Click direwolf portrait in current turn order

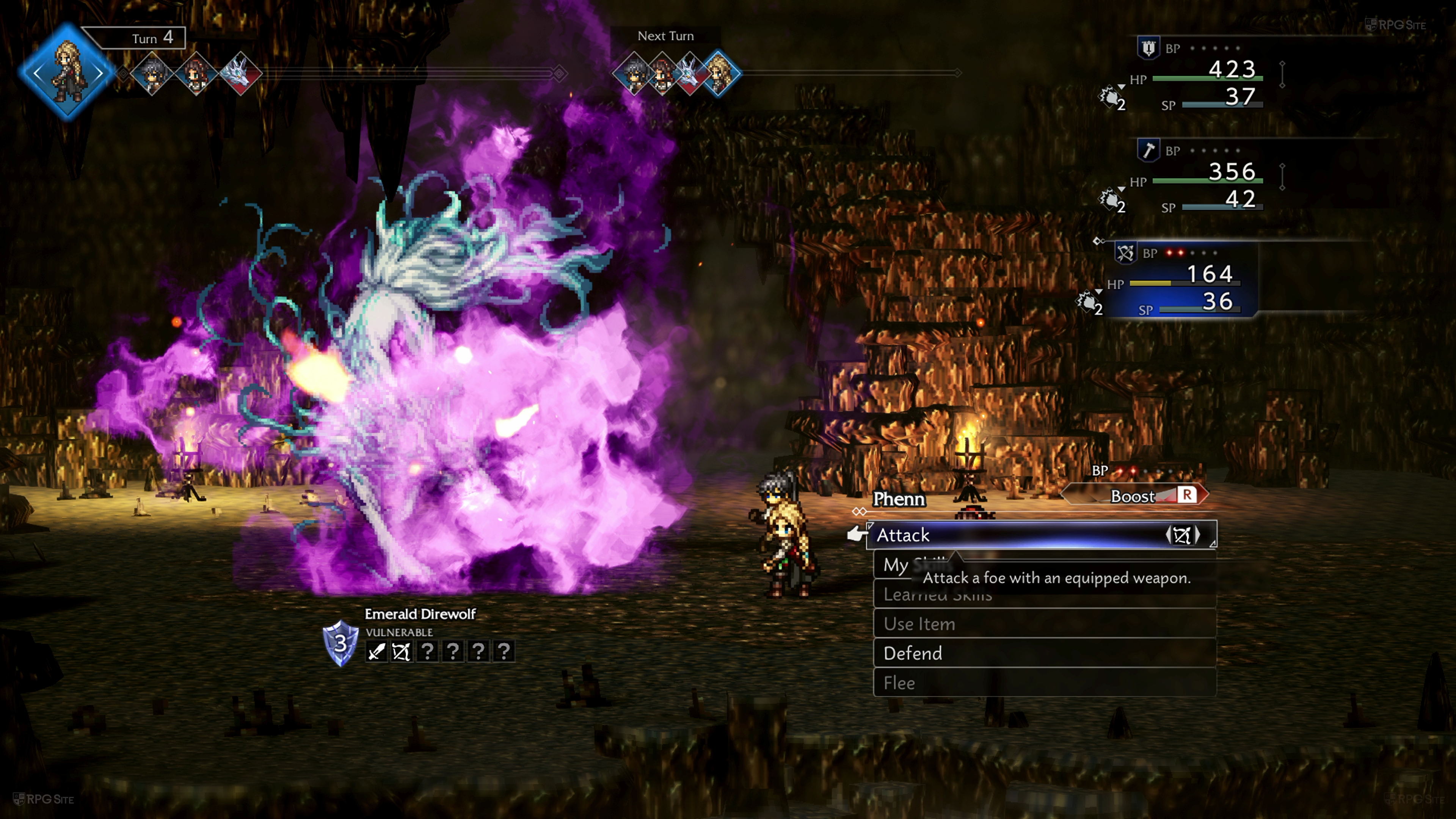(x=241, y=73)
